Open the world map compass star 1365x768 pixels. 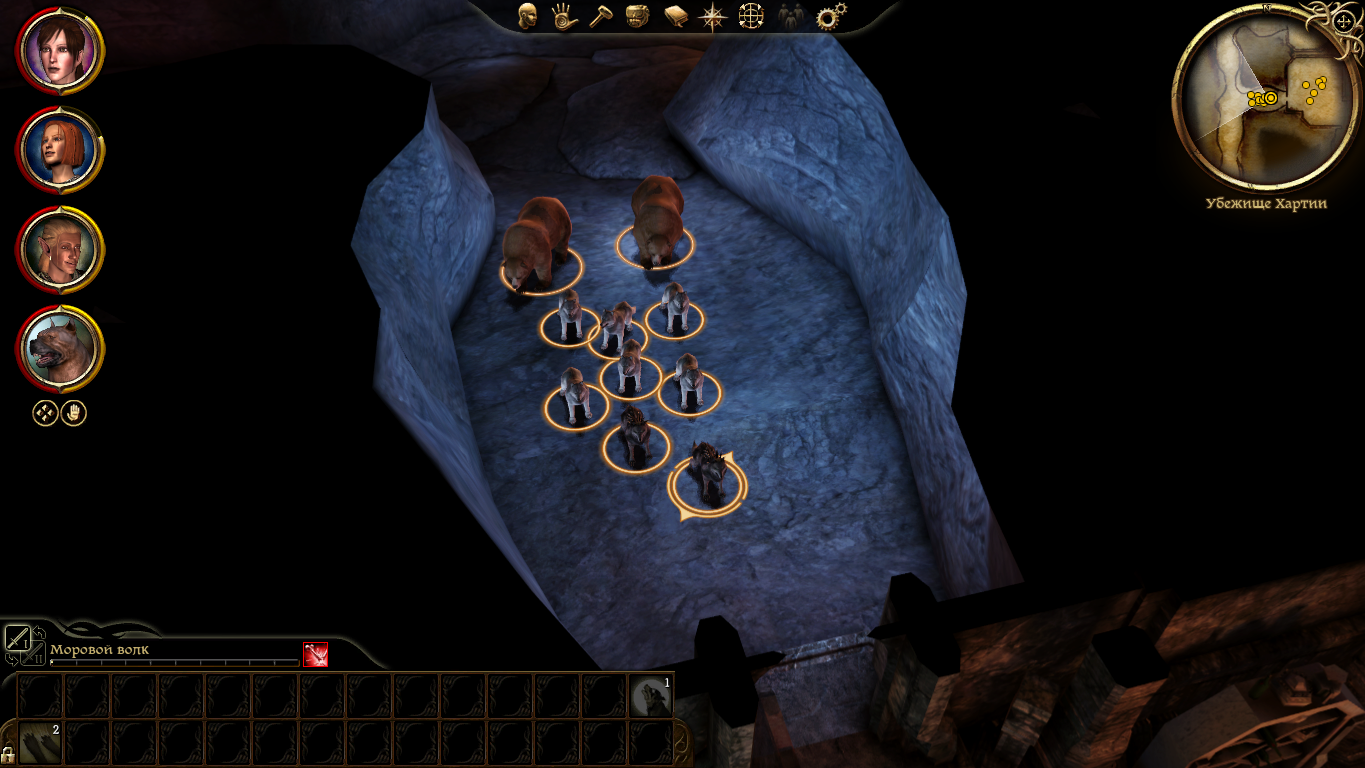tap(713, 16)
